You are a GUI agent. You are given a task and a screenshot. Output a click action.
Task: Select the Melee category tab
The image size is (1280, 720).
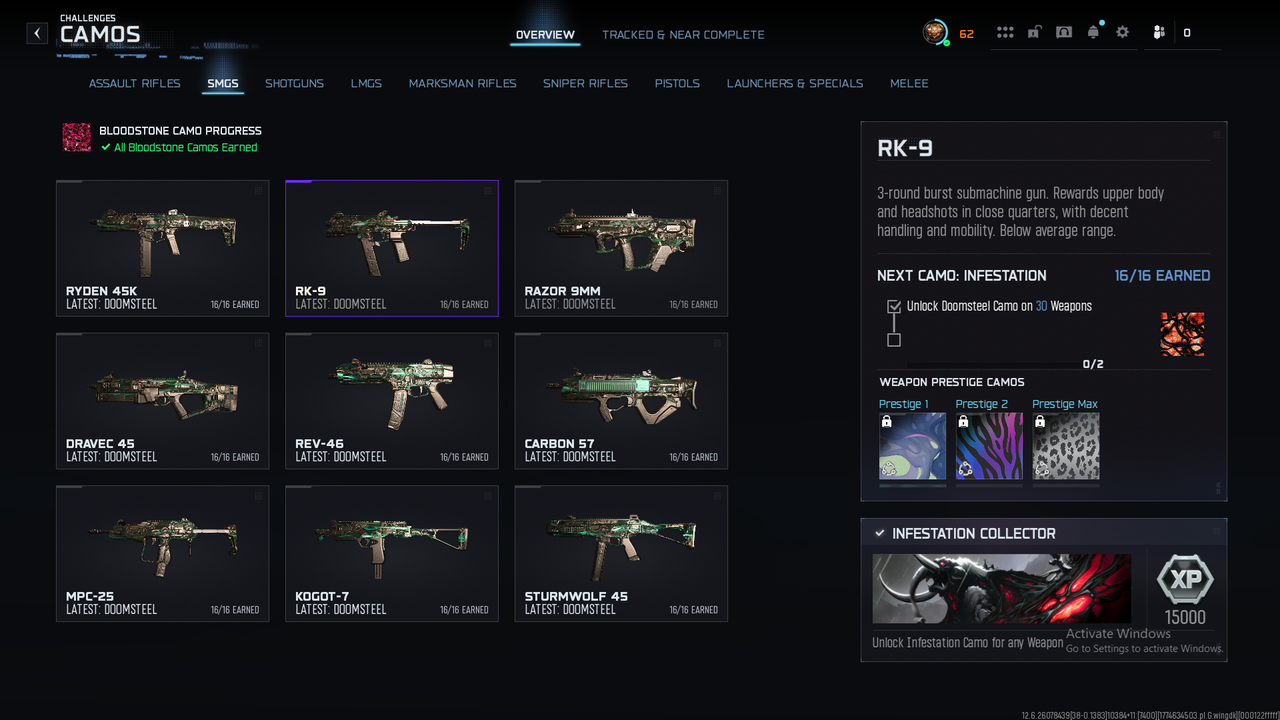pyautogui.click(x=909, y=84)
